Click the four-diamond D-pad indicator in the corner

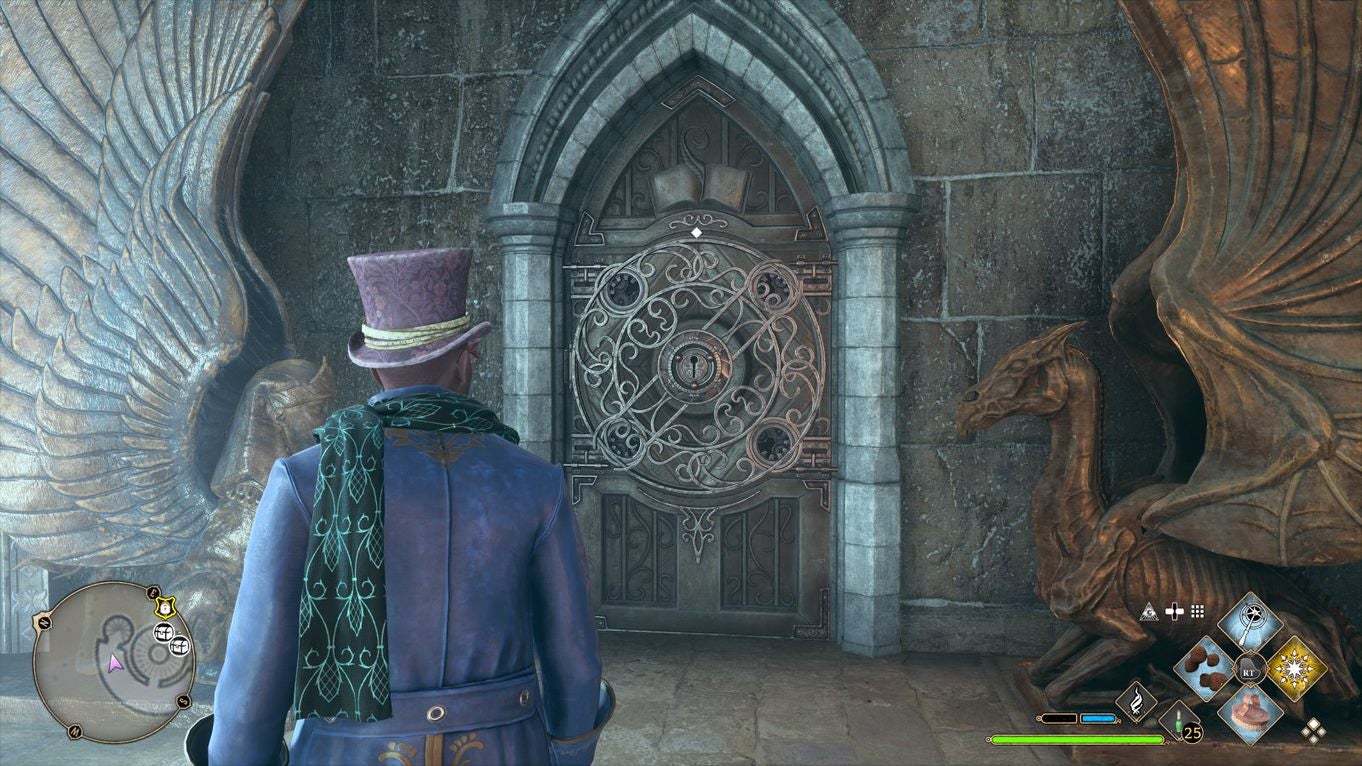(x=1315, y=731)
